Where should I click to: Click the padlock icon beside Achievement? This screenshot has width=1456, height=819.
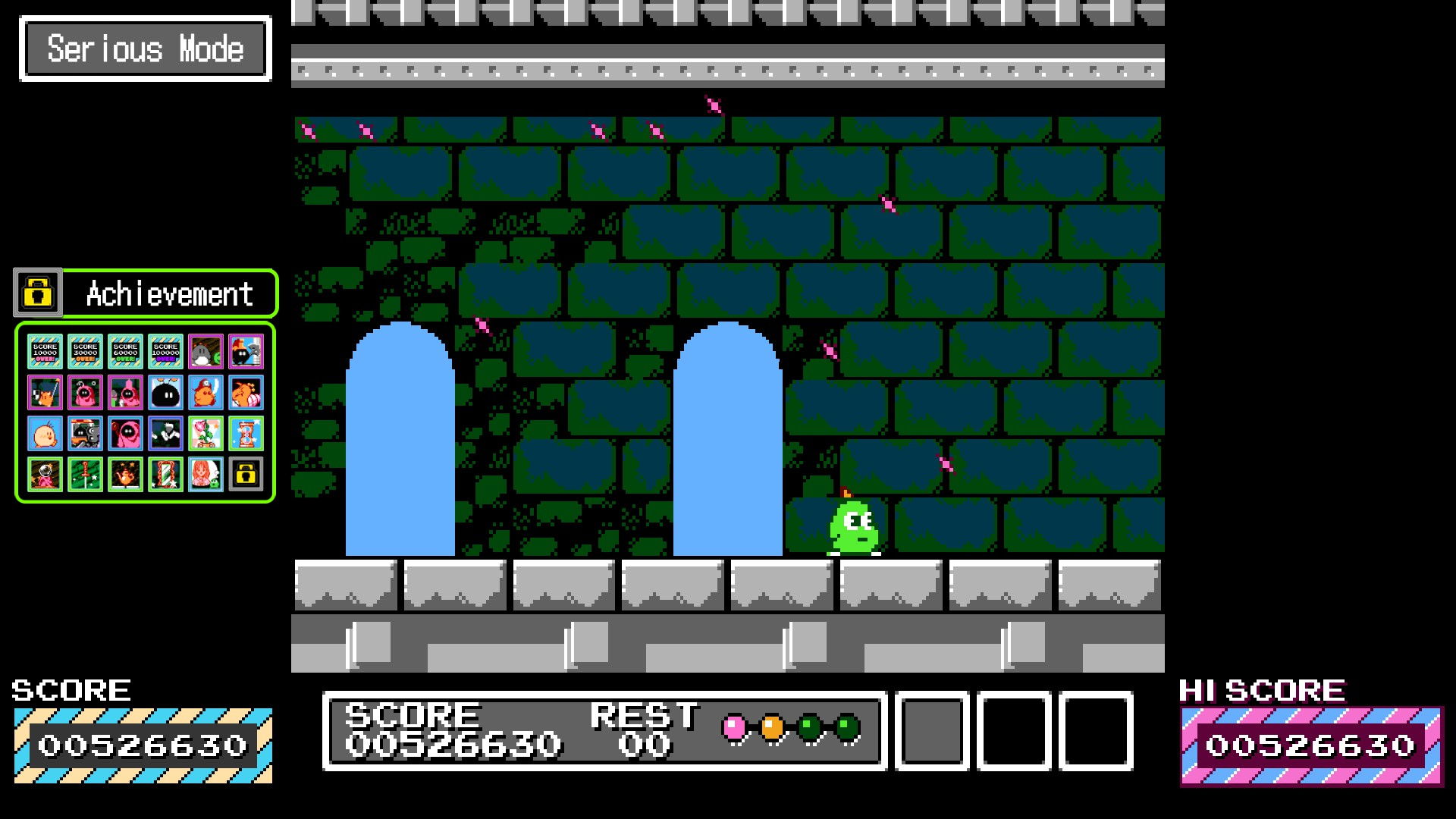click(38, 293)
